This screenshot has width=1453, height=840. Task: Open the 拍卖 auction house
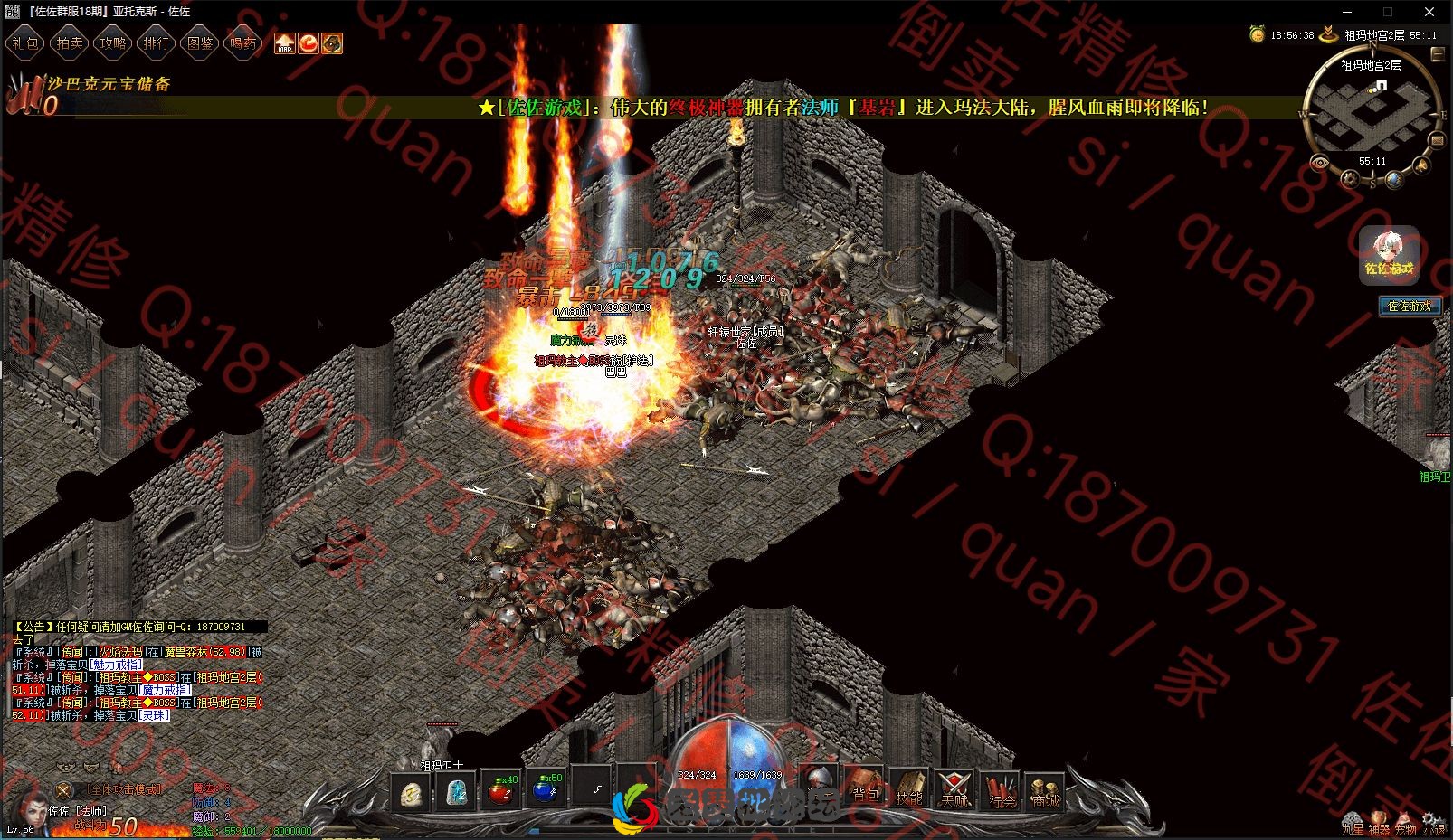tap(69, 42)
